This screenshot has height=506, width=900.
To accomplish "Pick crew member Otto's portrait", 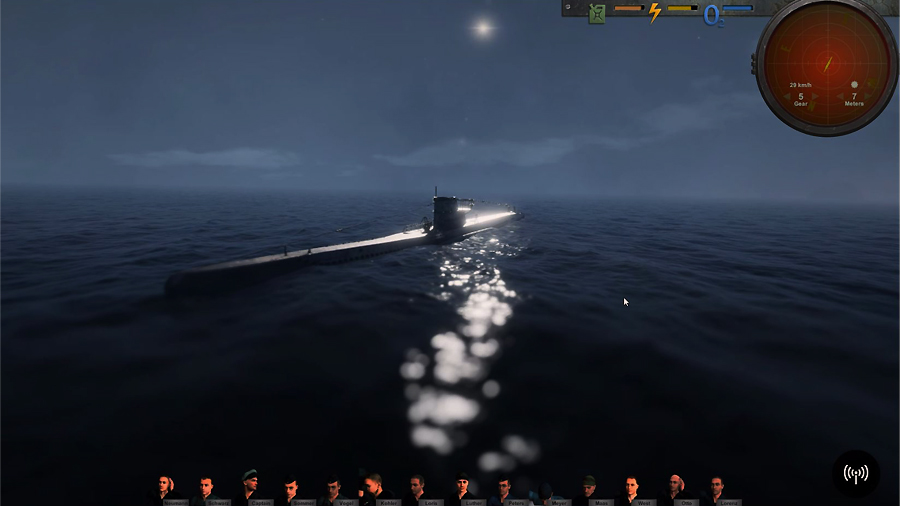I will coord(675,488).
